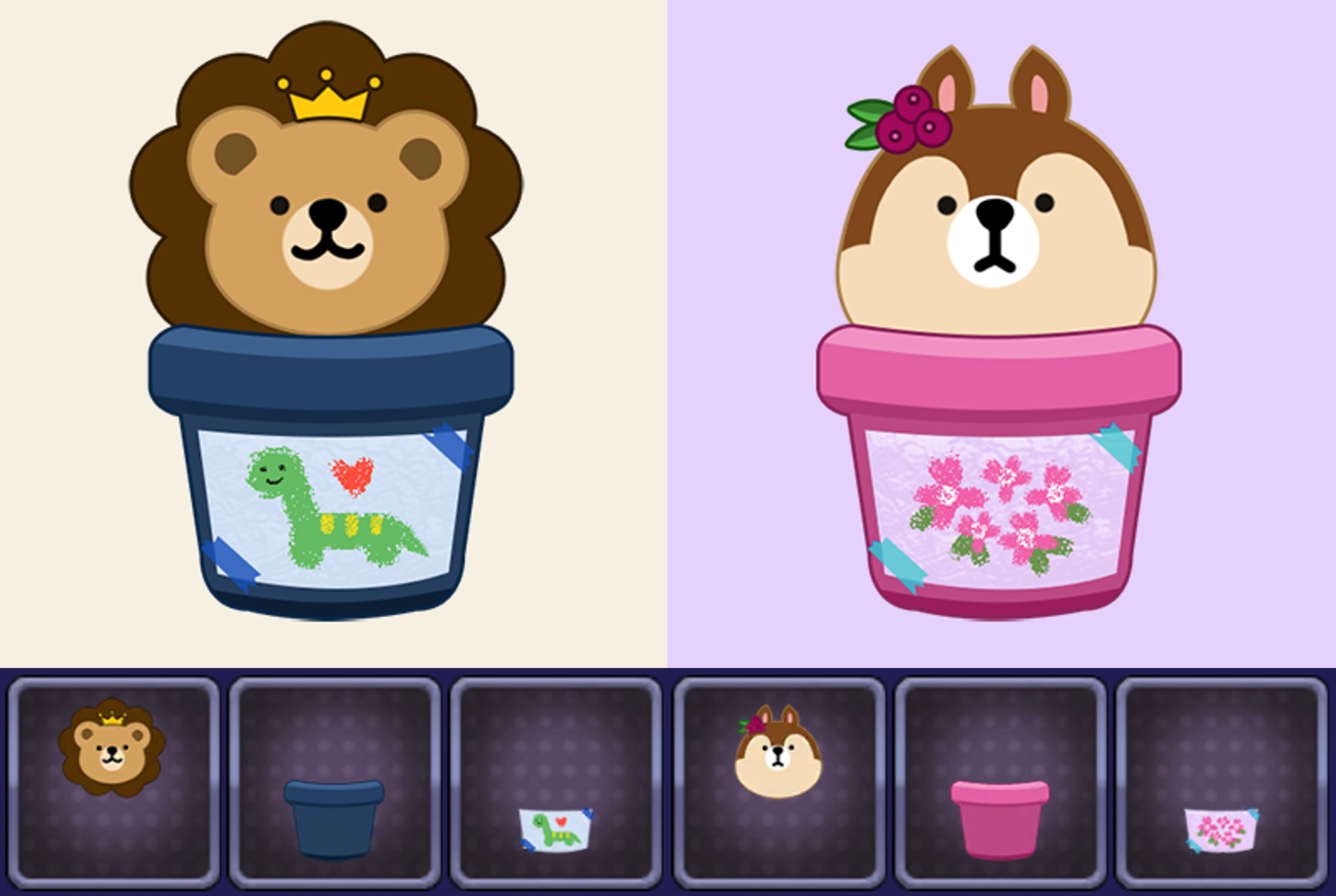Select the crowned lion head slot
The image size is (1336, 896).
pyautogui.click(x=113, y=782)
